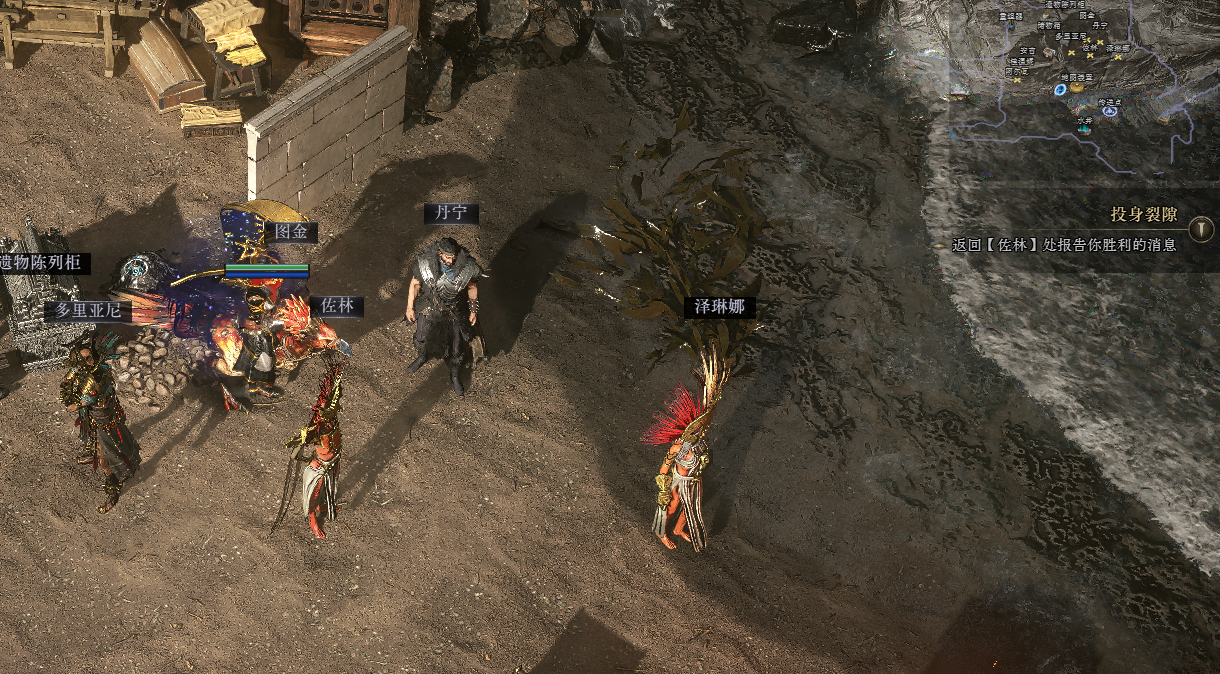Click the quest objective text mentioning 佐林

tap(1064, 245)
